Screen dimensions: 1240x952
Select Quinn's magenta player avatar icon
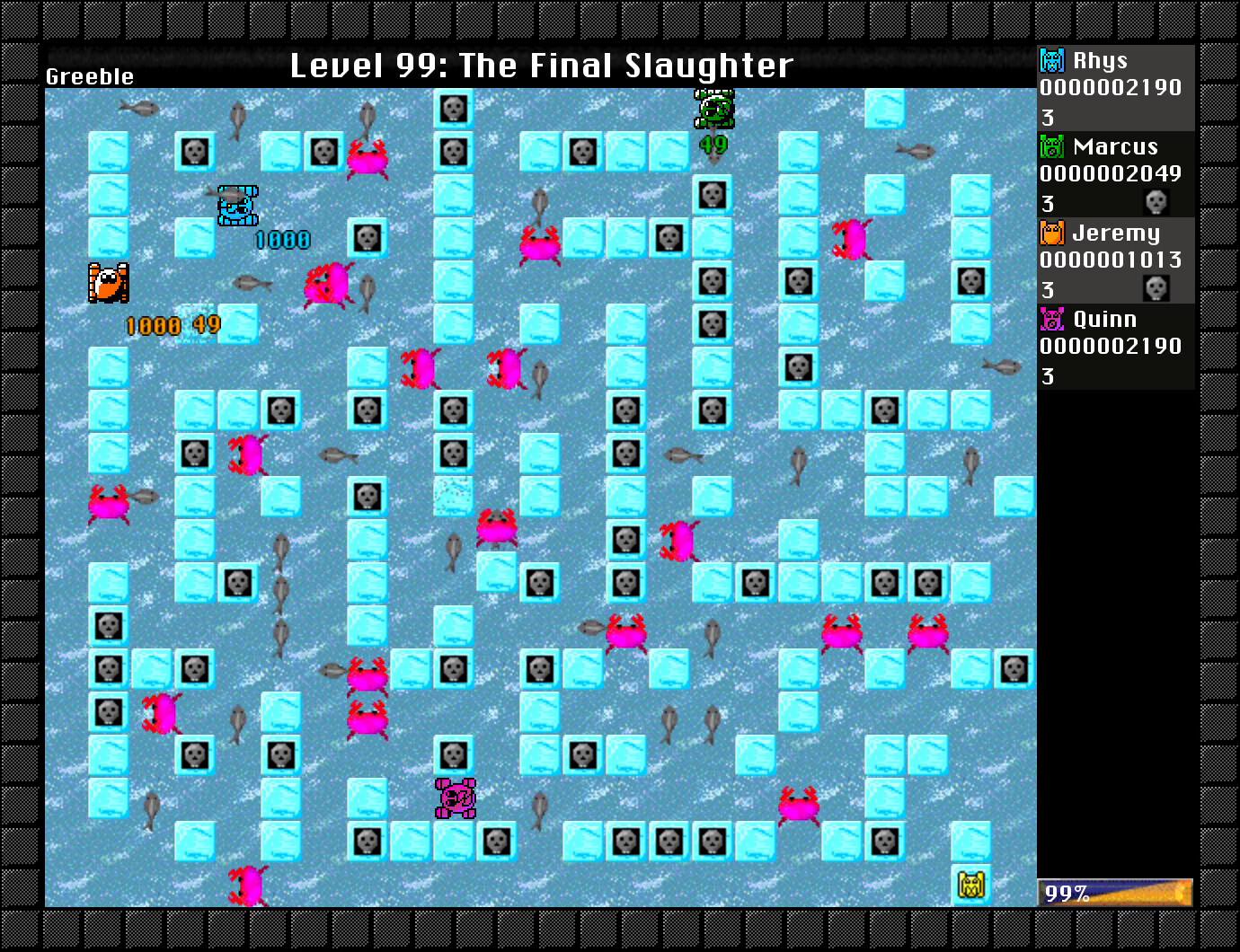click(x=1050, y=319)
